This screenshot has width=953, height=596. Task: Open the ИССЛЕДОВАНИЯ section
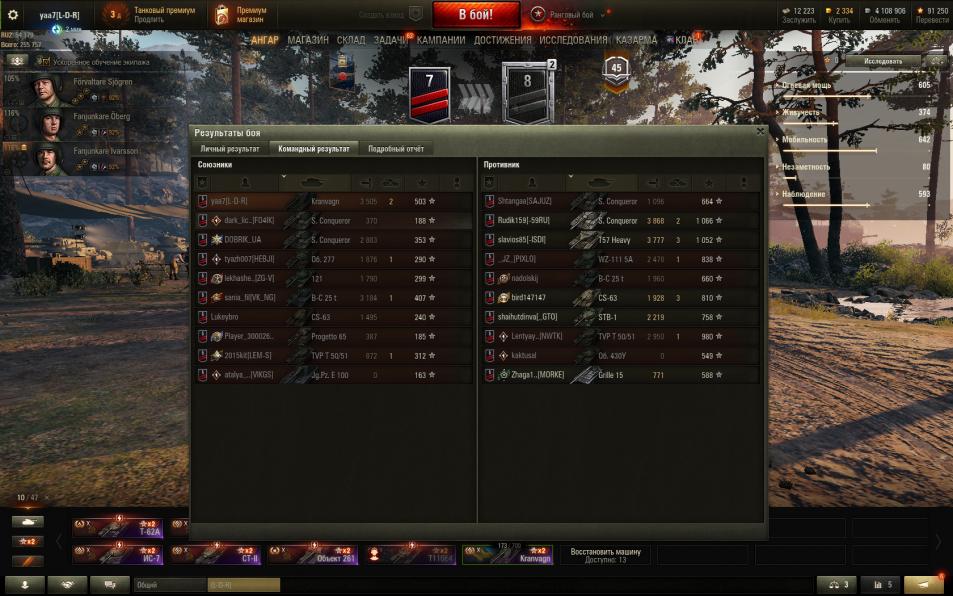(x=573, y=40)
